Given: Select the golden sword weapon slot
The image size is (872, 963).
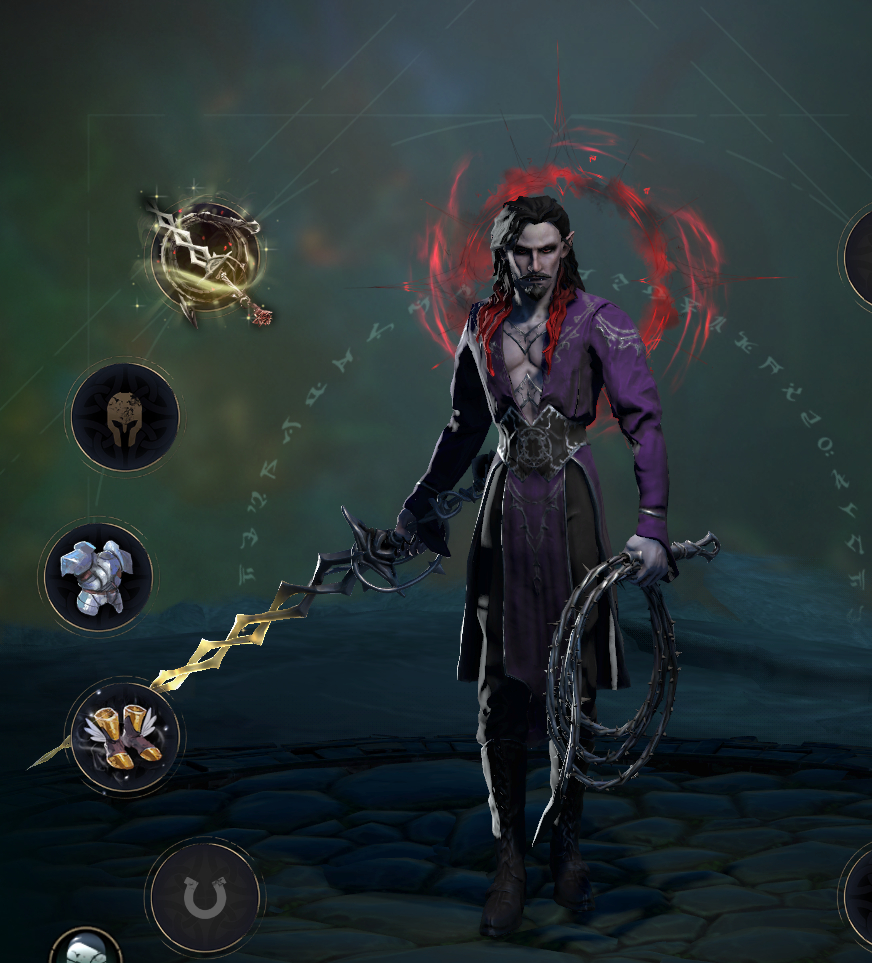Looking at the screenshot, I should coord(206,255).
